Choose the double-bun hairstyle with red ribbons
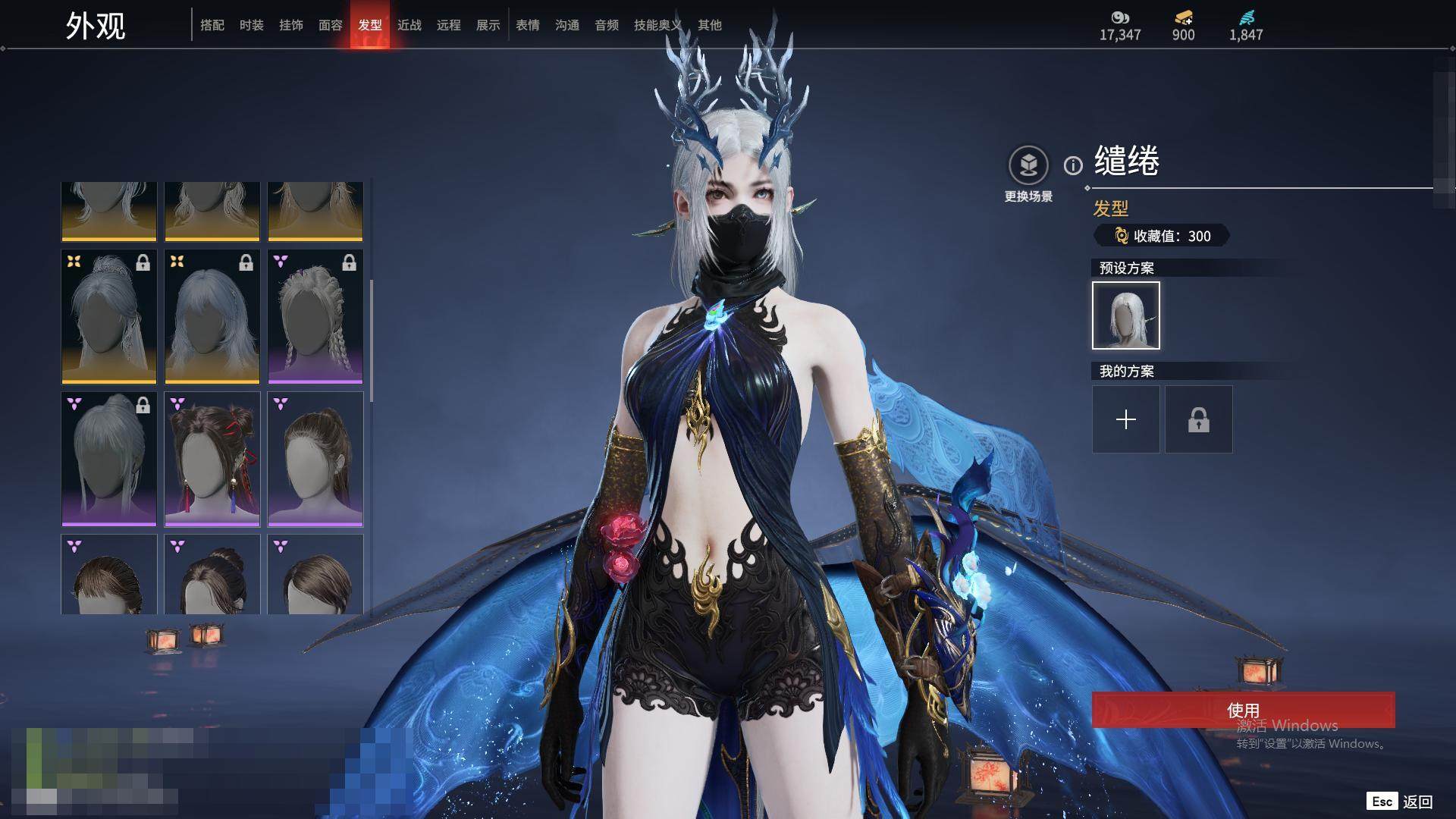The height and width of the screenshot is (819, 1456). pyautogui.click(x=212, y=459)
